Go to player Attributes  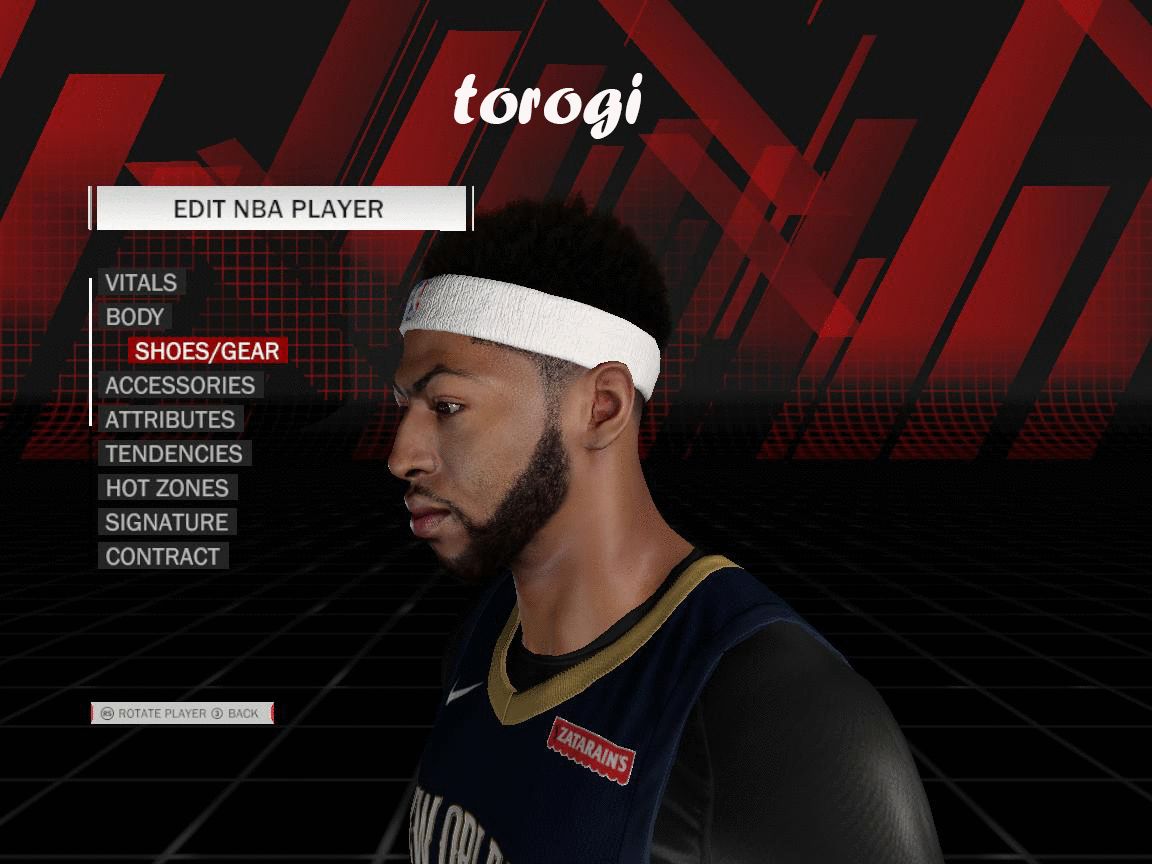tap(170, 420)
